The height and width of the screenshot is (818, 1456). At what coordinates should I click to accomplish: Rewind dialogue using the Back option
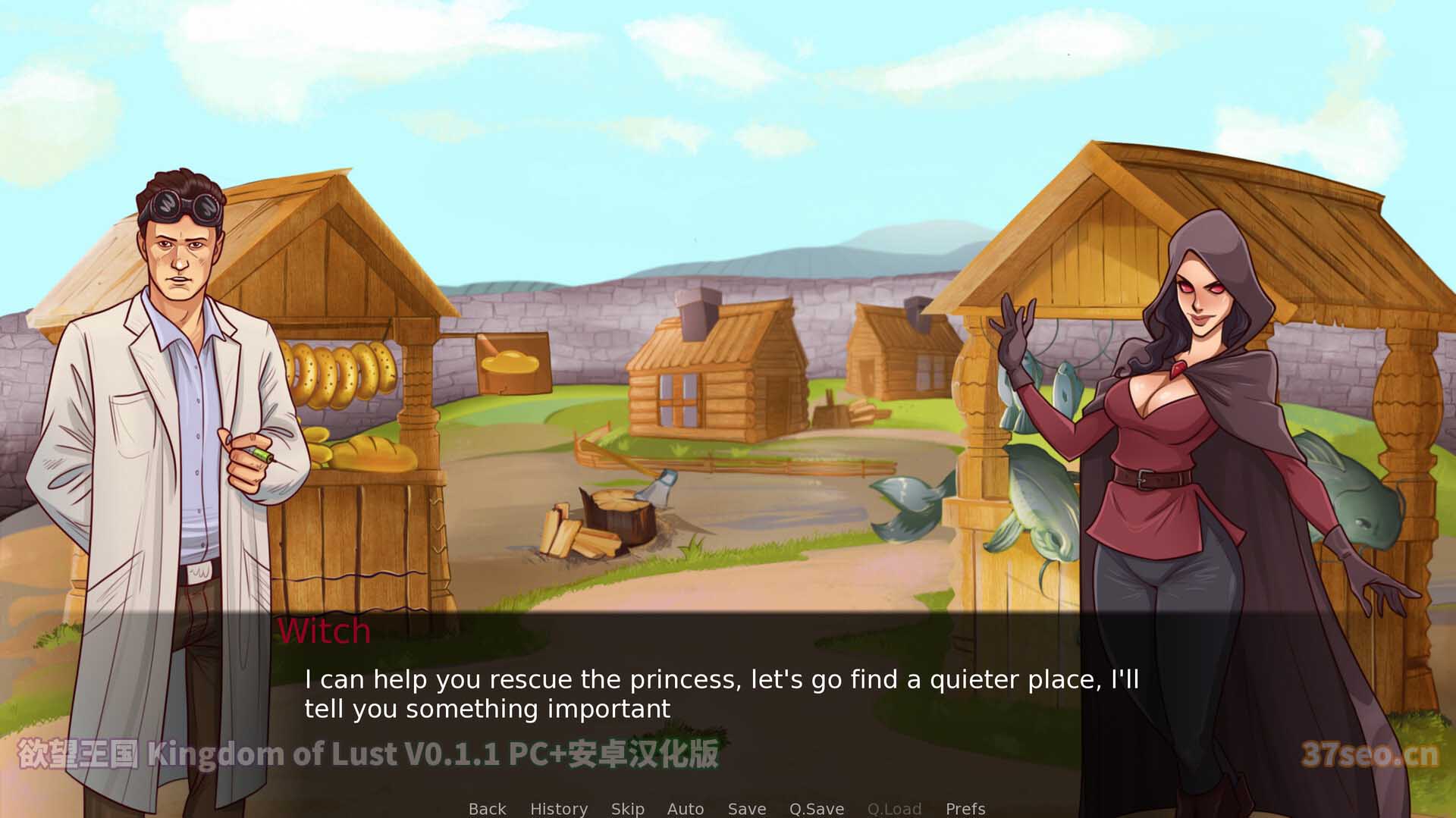[487, 808]
